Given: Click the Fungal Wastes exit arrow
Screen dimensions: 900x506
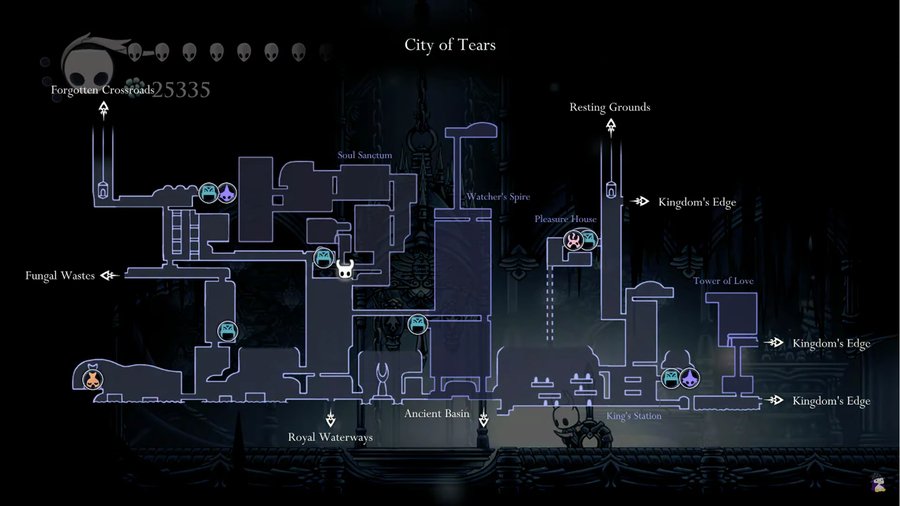Looking at the screenshot, I should coord(109,275).
